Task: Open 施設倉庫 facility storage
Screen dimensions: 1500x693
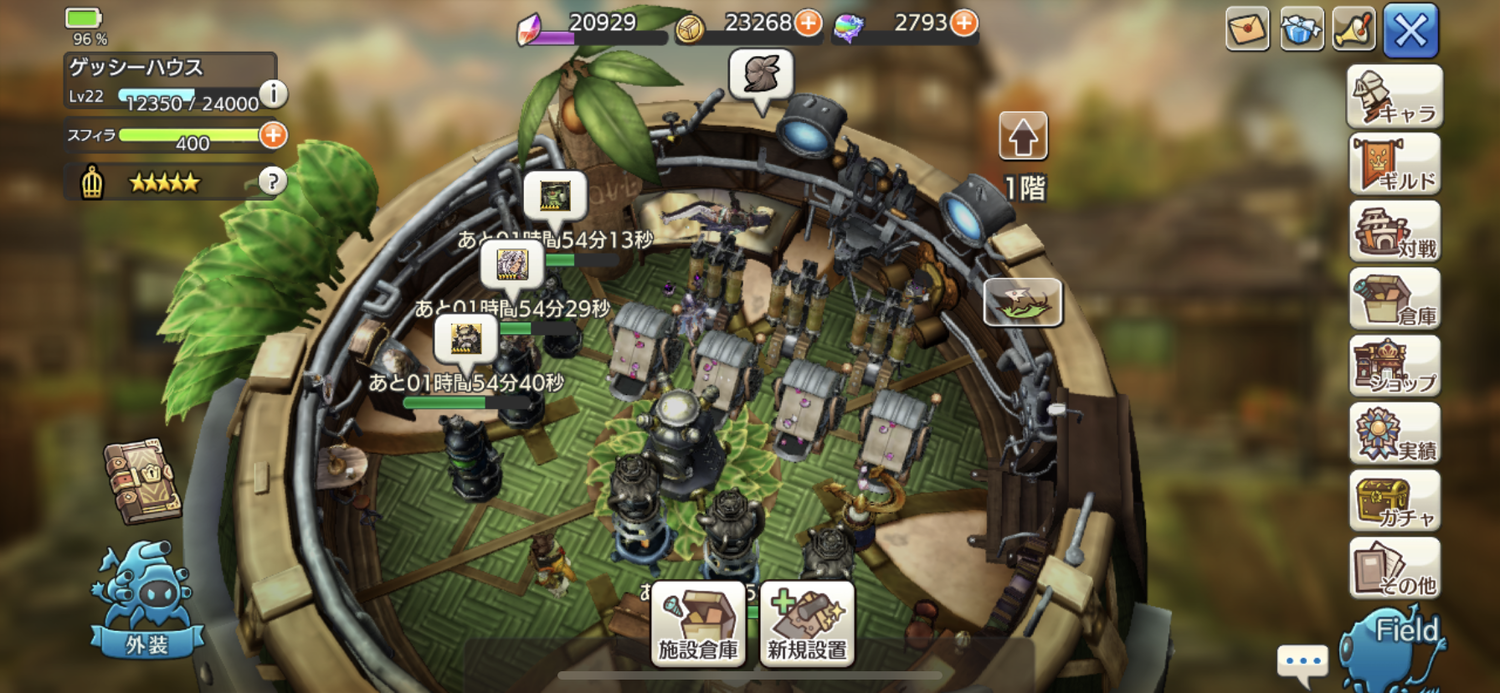Action: [x=698, y=625]
